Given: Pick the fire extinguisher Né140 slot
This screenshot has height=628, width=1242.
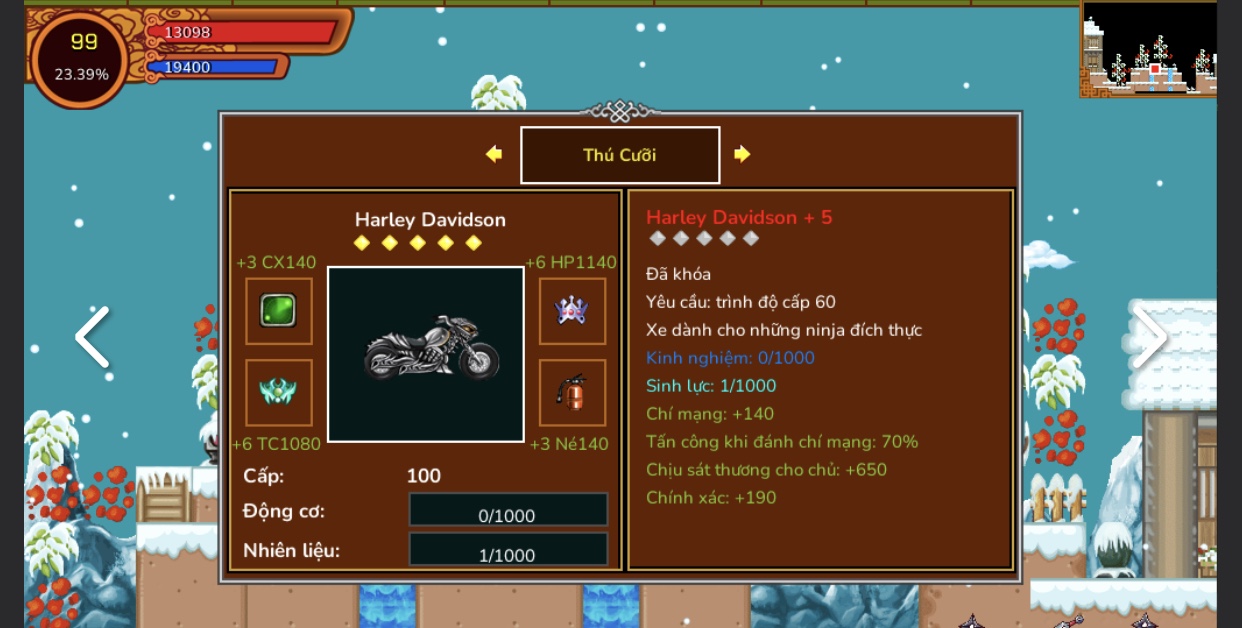Looking at the screenshot, I should click(x=572, y=392).
